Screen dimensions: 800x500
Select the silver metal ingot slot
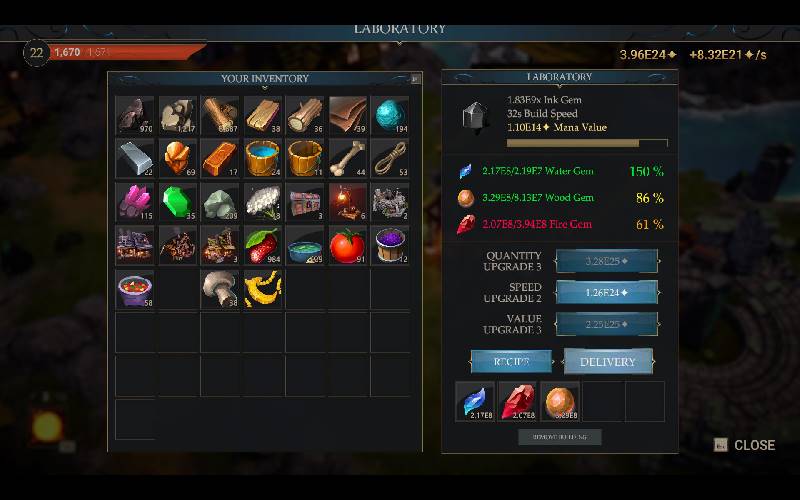pyautogui.click(x=135, y=158)
